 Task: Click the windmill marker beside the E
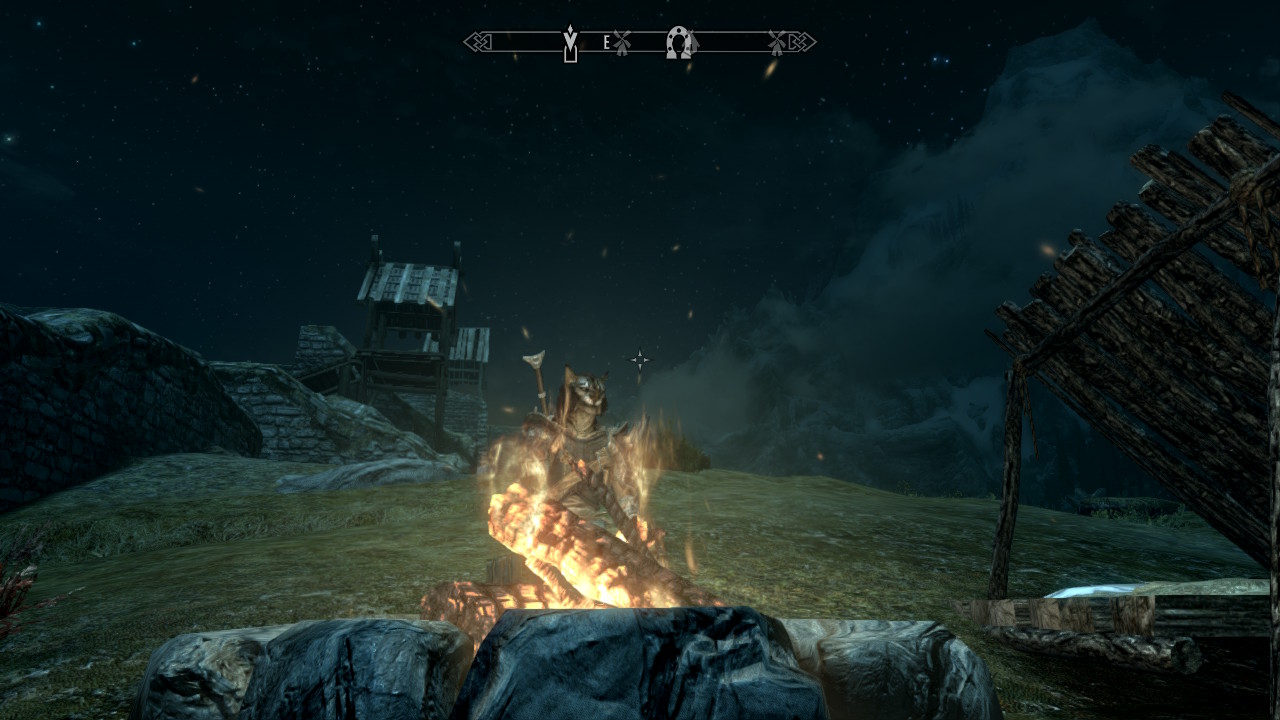pyautogui.click(x=622, y=42)
